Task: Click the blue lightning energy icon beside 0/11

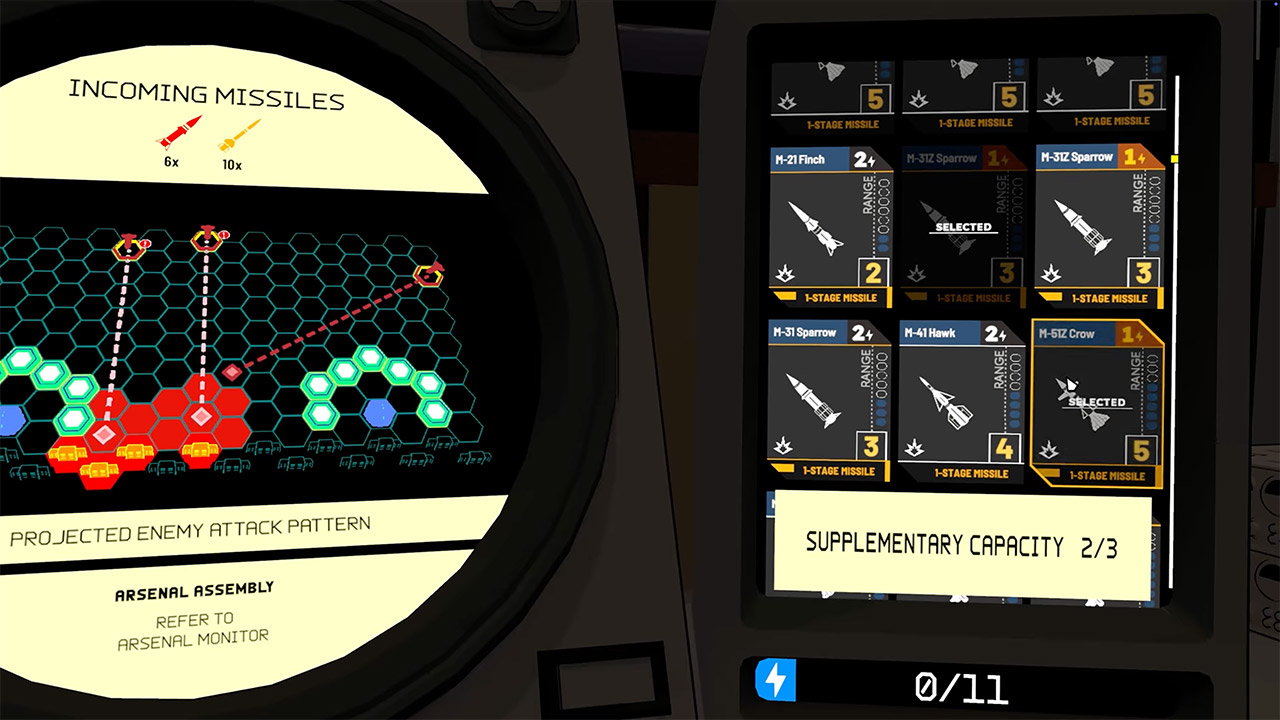Action: point(775,683)
